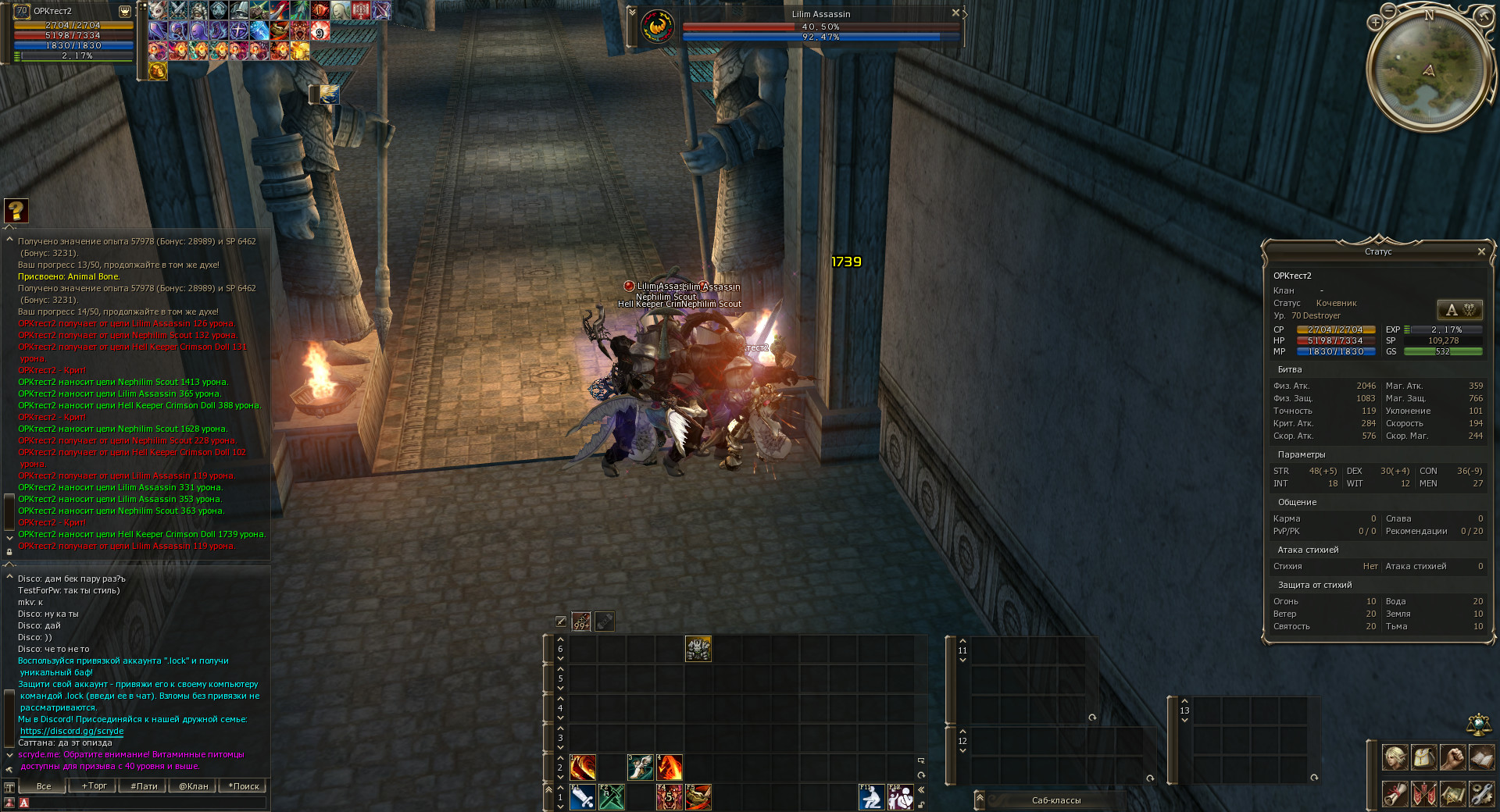Activate the F11 sit/stand action
The image size is (1500, 812).
pyautogui.click(x=871, y=797)
